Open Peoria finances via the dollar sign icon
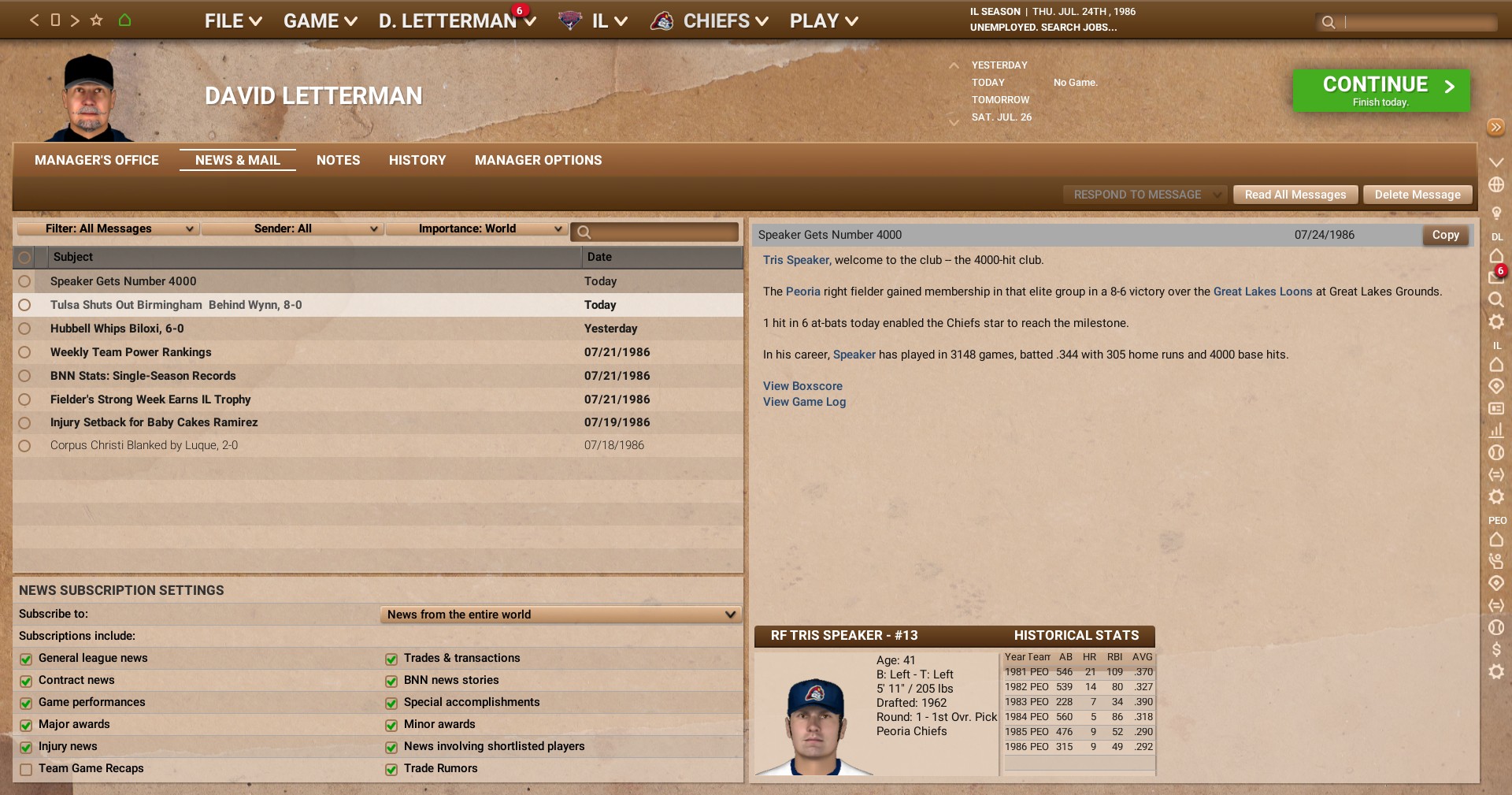Viewport: 1512px width, 795px height. click(x=1498, y=650)
